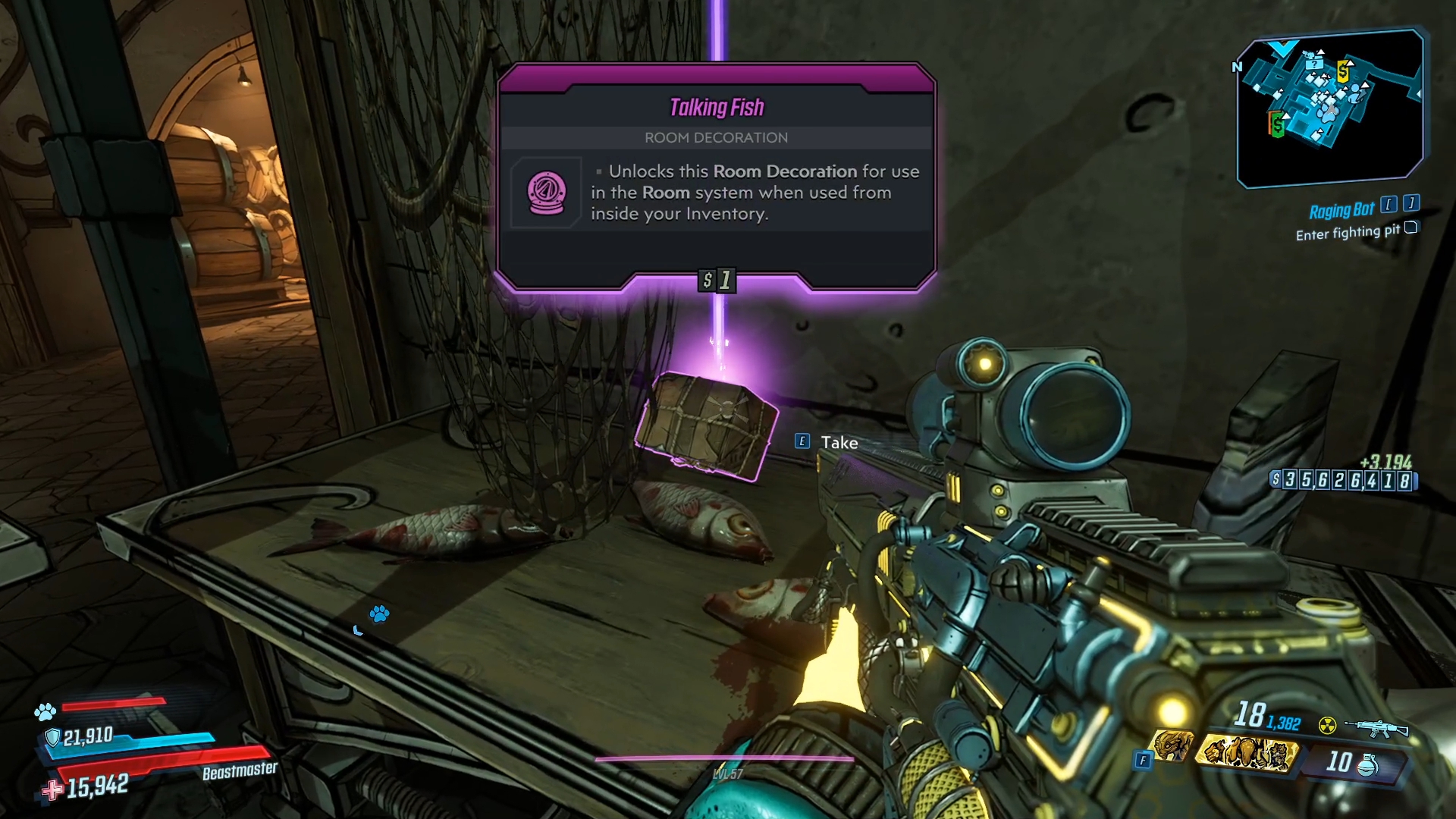Click the $1 price tag on item card

coord(717,281)
